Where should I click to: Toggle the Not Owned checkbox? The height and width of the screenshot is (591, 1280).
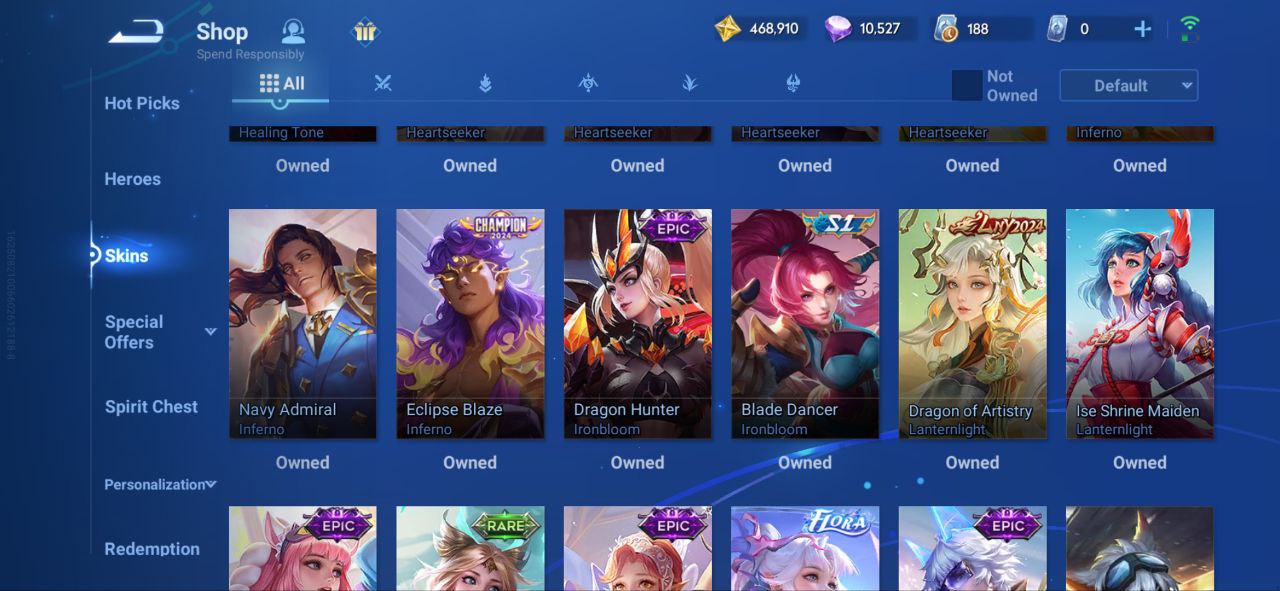coord(966,86)
